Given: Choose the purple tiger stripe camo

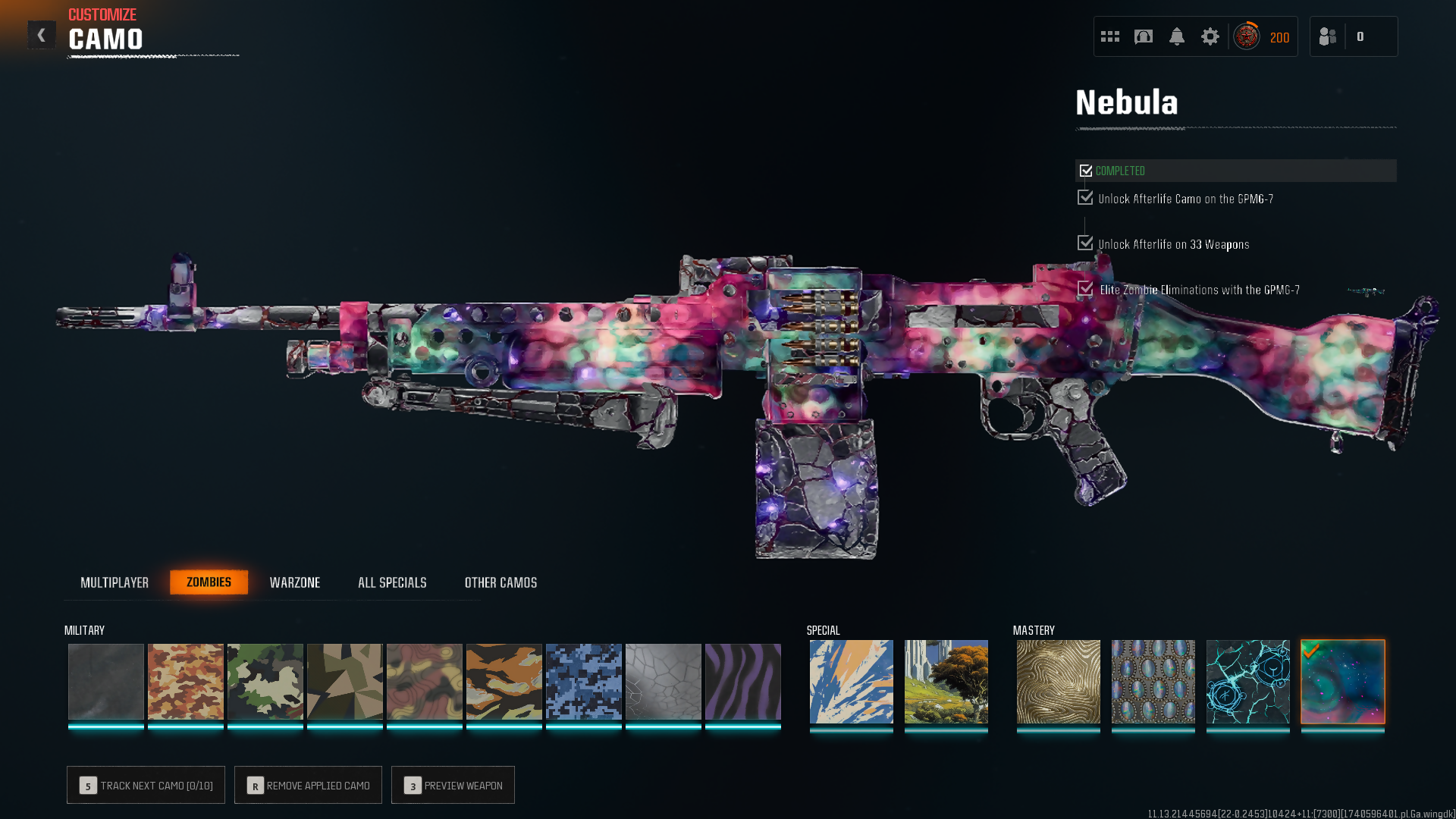Looking at the screenshot, I should [x=743, y=681].
